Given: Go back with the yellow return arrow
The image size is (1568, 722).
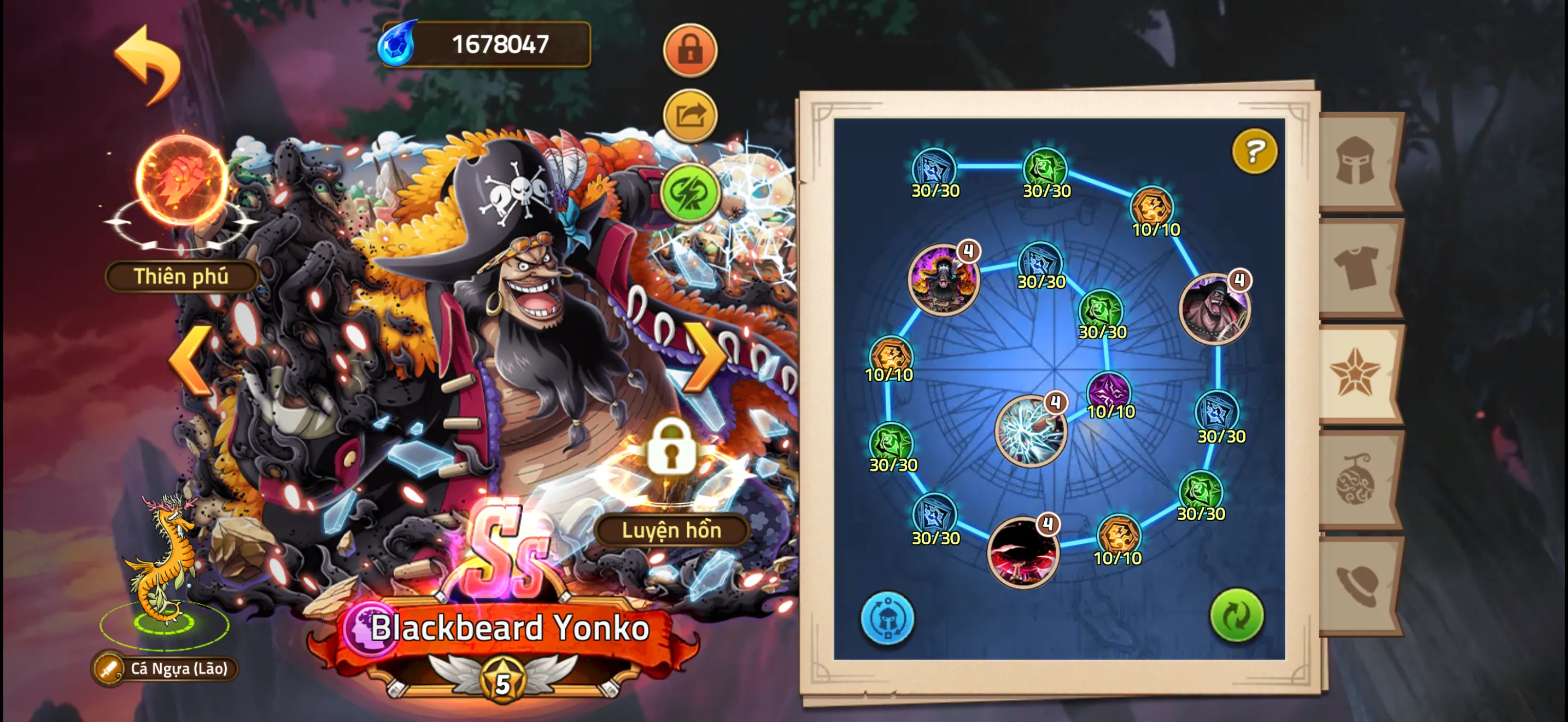Looking at the screenshot, I should [x=149, y=63].
